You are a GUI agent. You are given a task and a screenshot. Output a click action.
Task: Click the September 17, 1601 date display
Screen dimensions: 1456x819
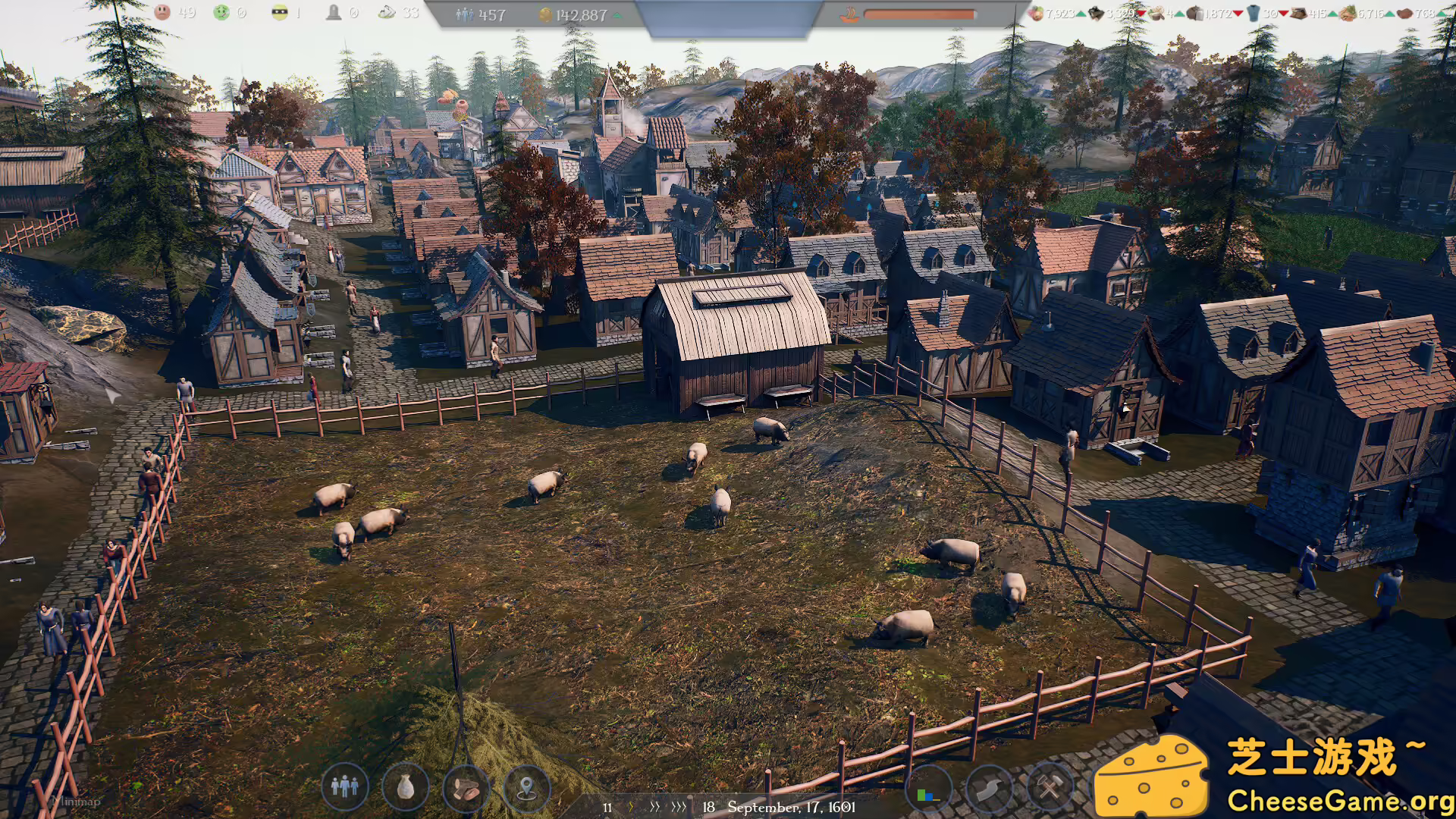pos(792,808)
